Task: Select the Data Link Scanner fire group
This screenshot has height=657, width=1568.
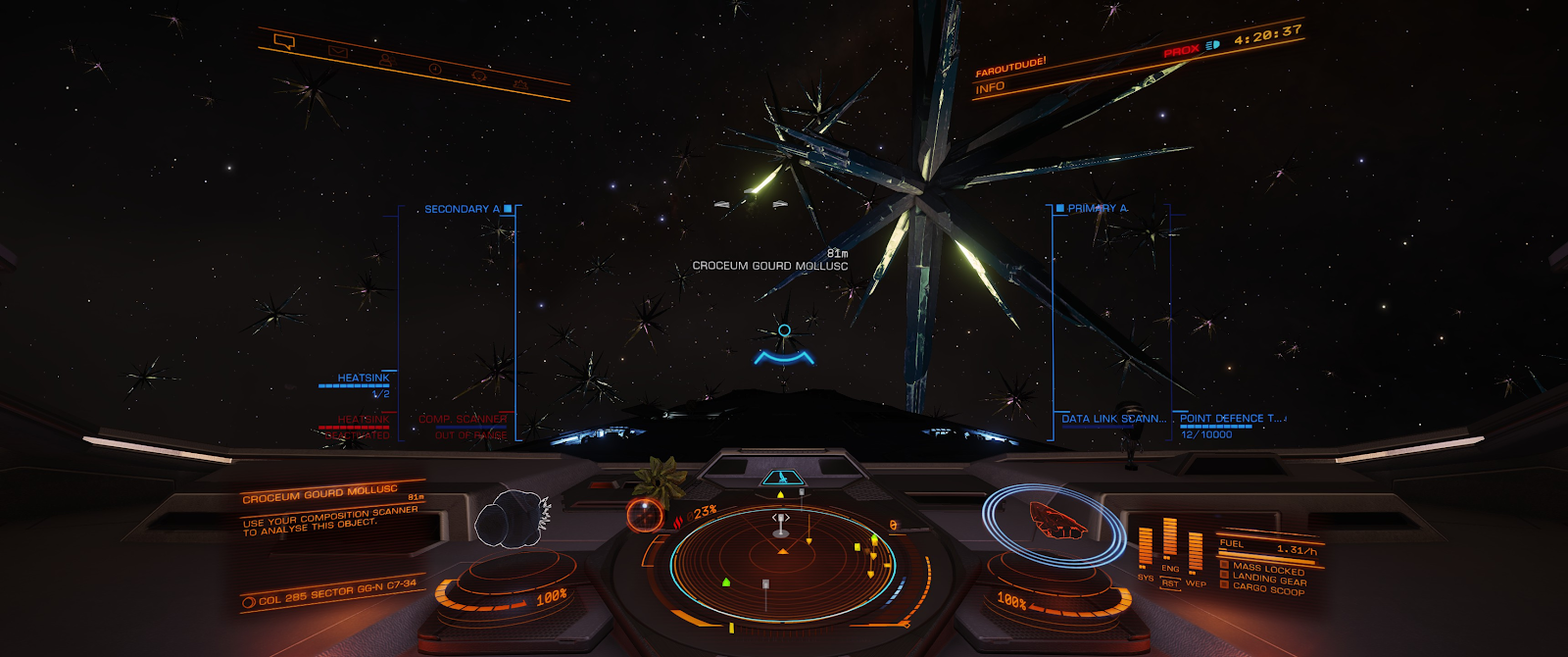Action: coord(1113,419)
